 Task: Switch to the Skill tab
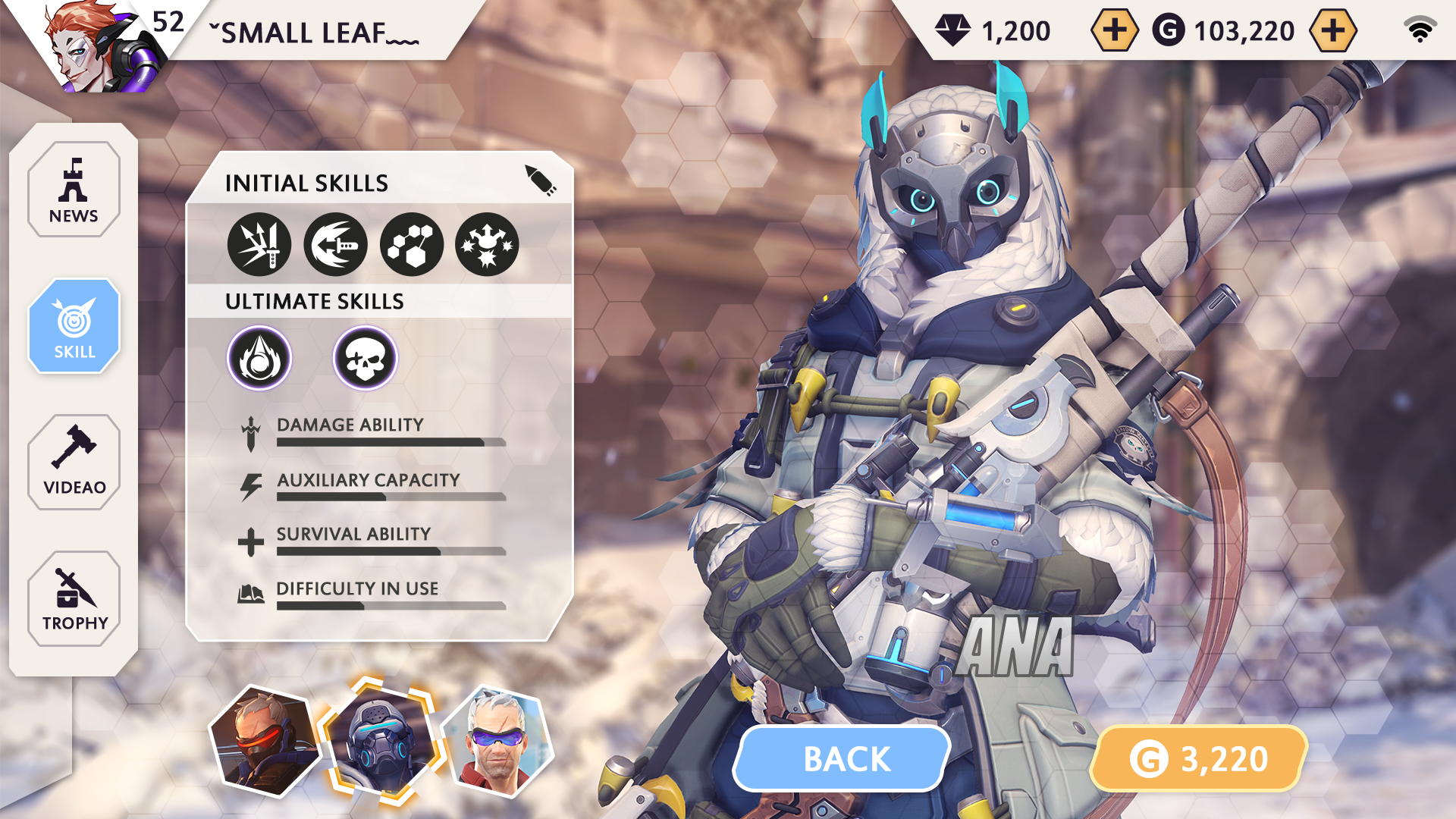pos(74,326)
